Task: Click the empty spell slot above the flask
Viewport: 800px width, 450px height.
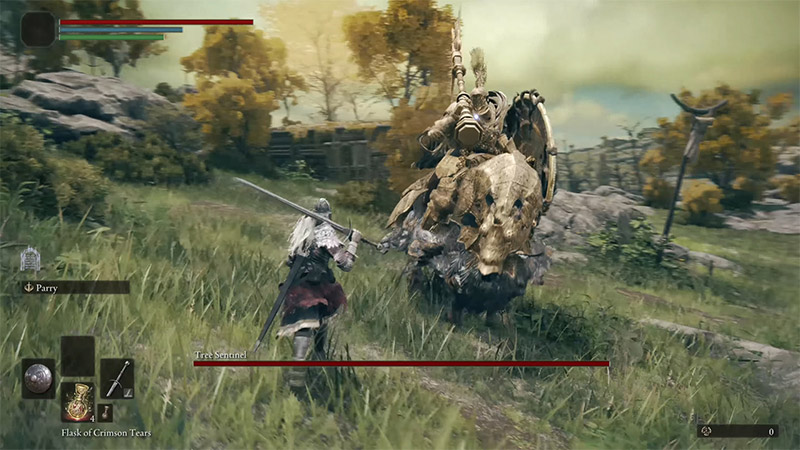Action: (x=77, y=355)
